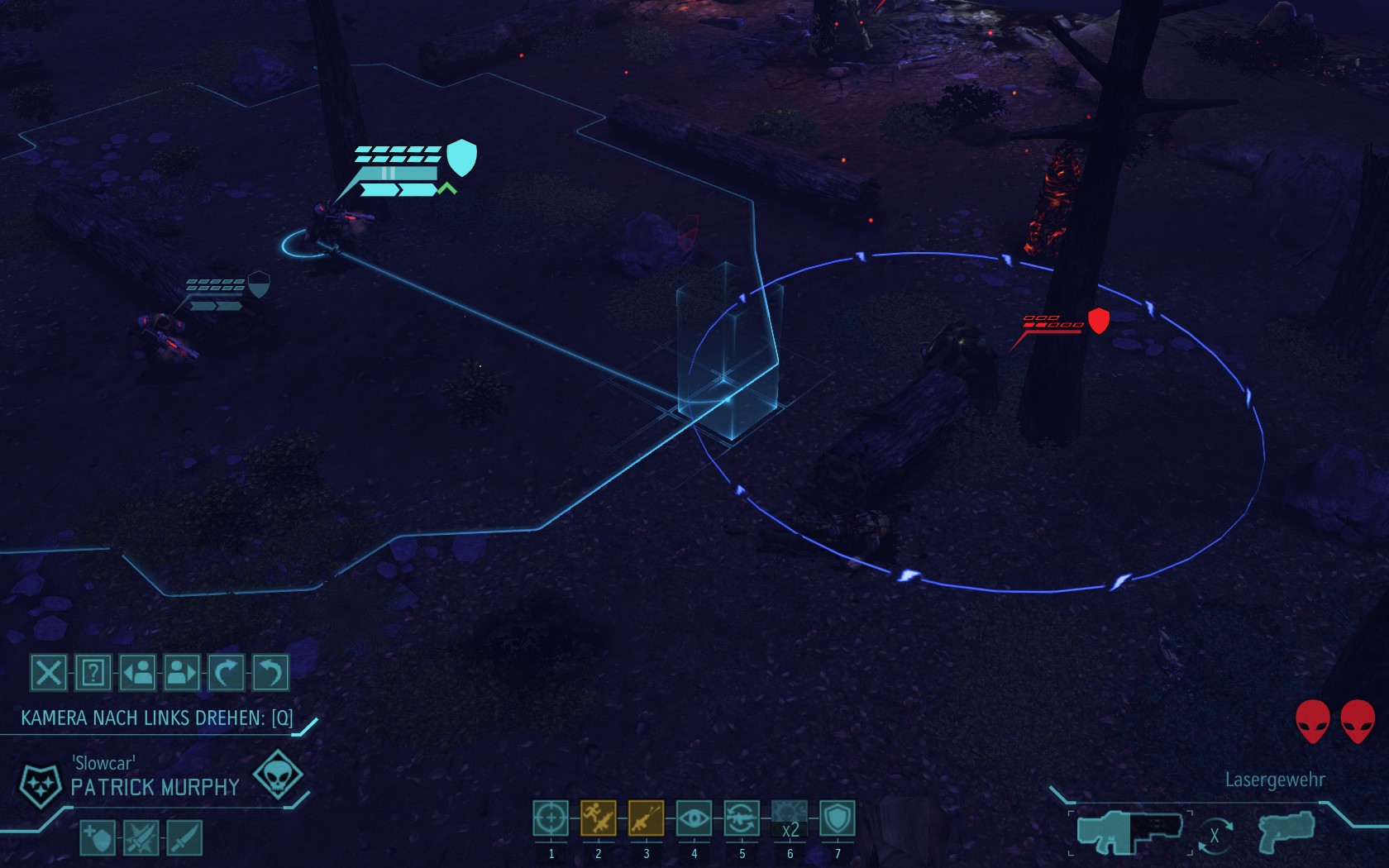Choose the x2 item ability

click(x=790, y=818)
